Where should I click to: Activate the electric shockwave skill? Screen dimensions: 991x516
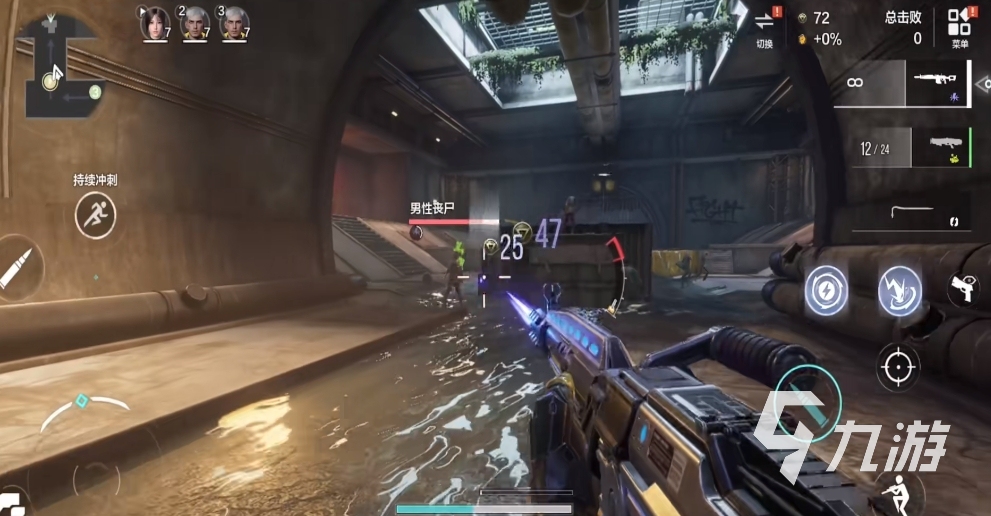point(899,290)
